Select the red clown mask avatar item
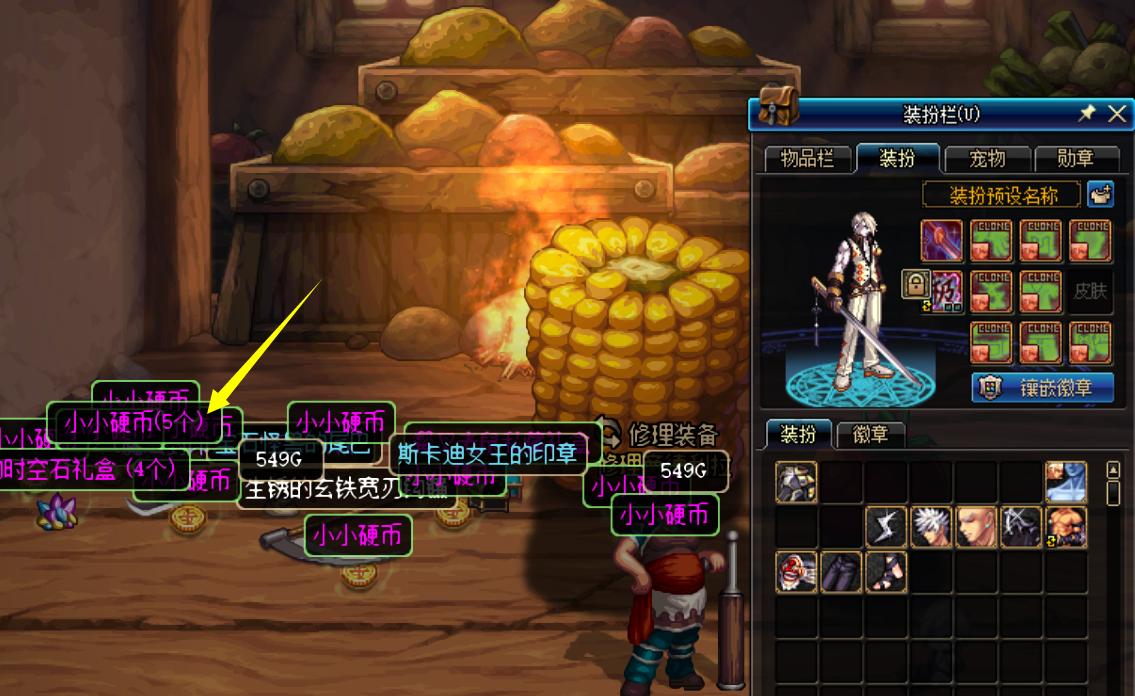The height and width of the screenshot is (696, 1135). (796, 572)
